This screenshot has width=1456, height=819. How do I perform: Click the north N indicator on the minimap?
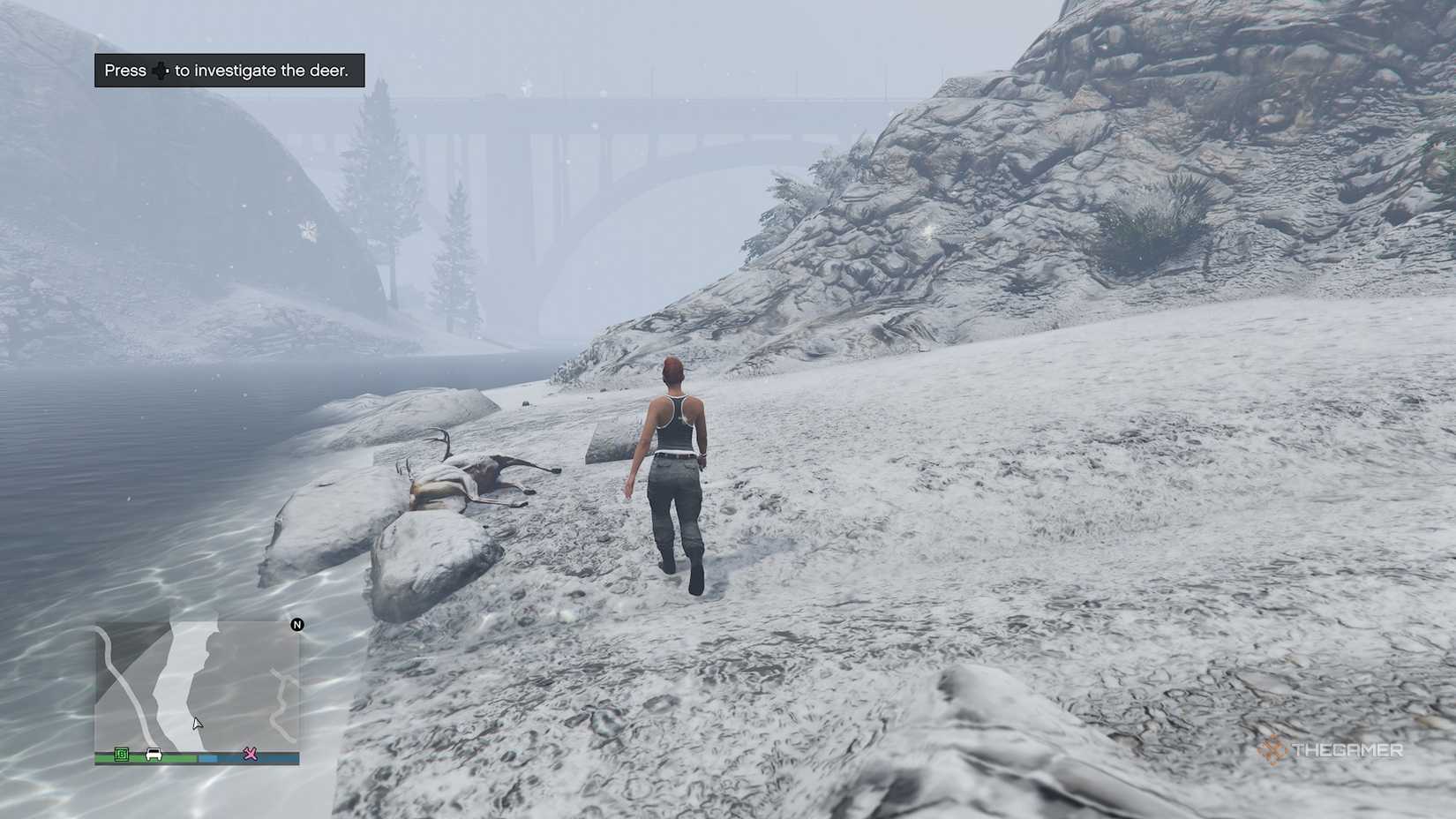[x=297, y=625]
